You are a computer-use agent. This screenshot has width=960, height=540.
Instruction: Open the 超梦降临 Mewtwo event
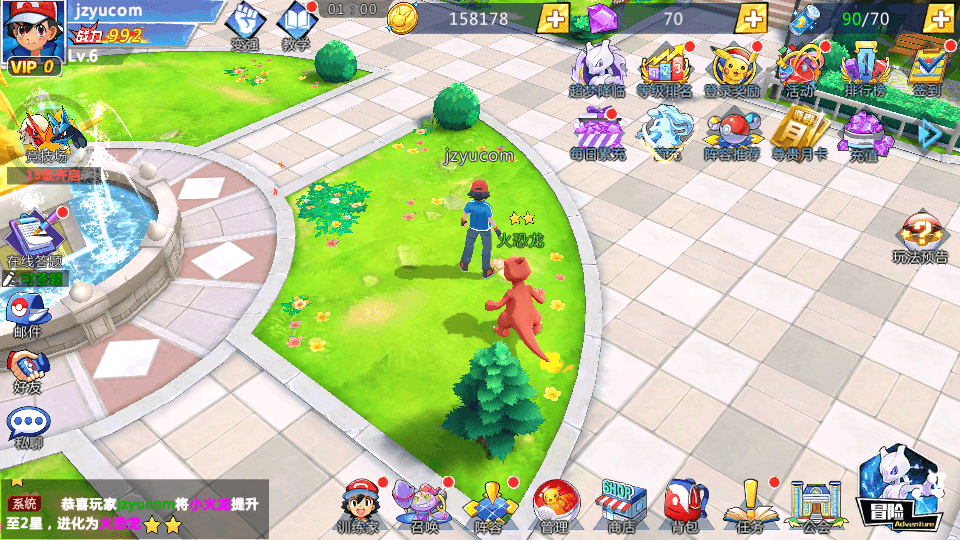(598, 68)
